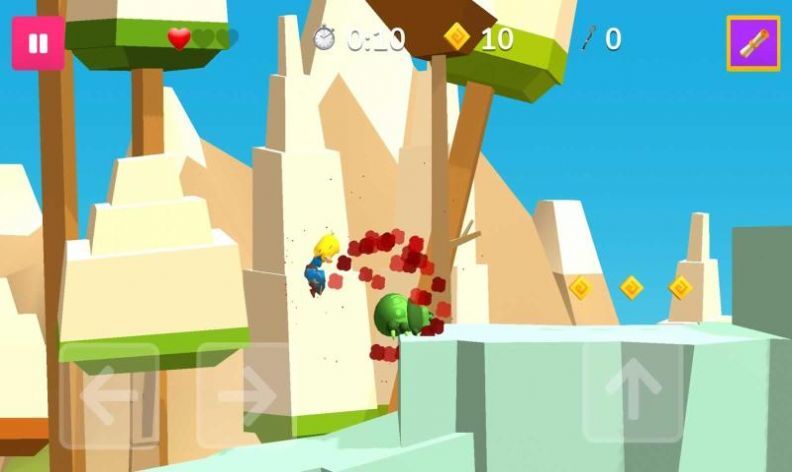Move left with the left arrow button

point(109,396)
